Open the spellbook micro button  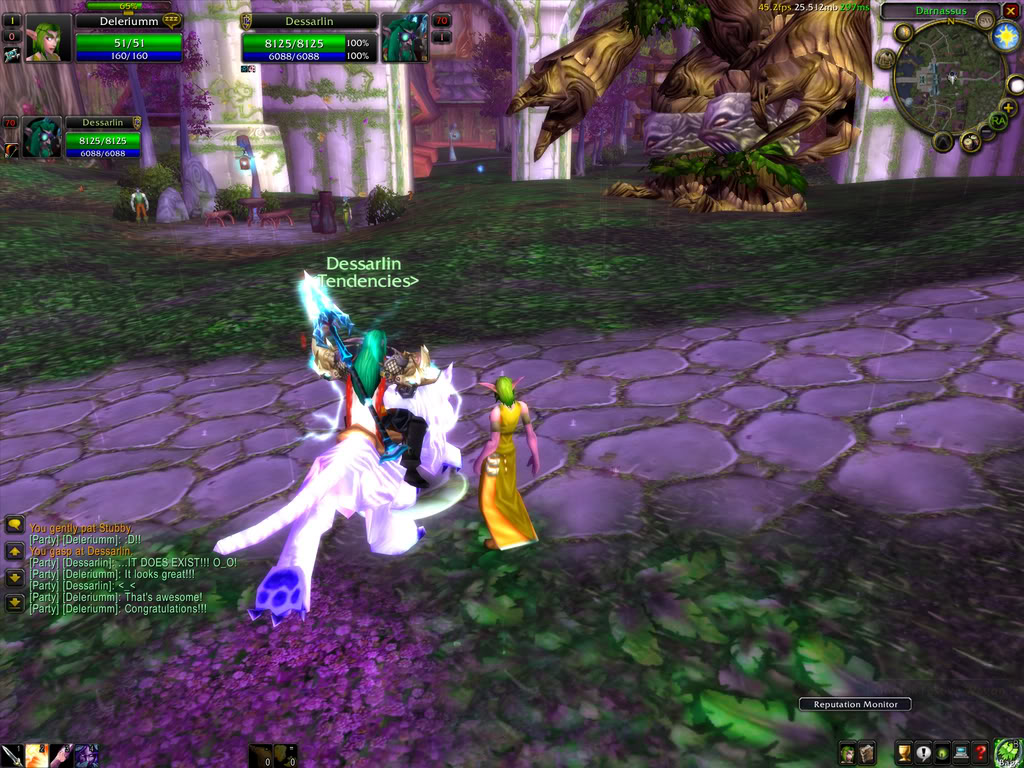(867, 753)
